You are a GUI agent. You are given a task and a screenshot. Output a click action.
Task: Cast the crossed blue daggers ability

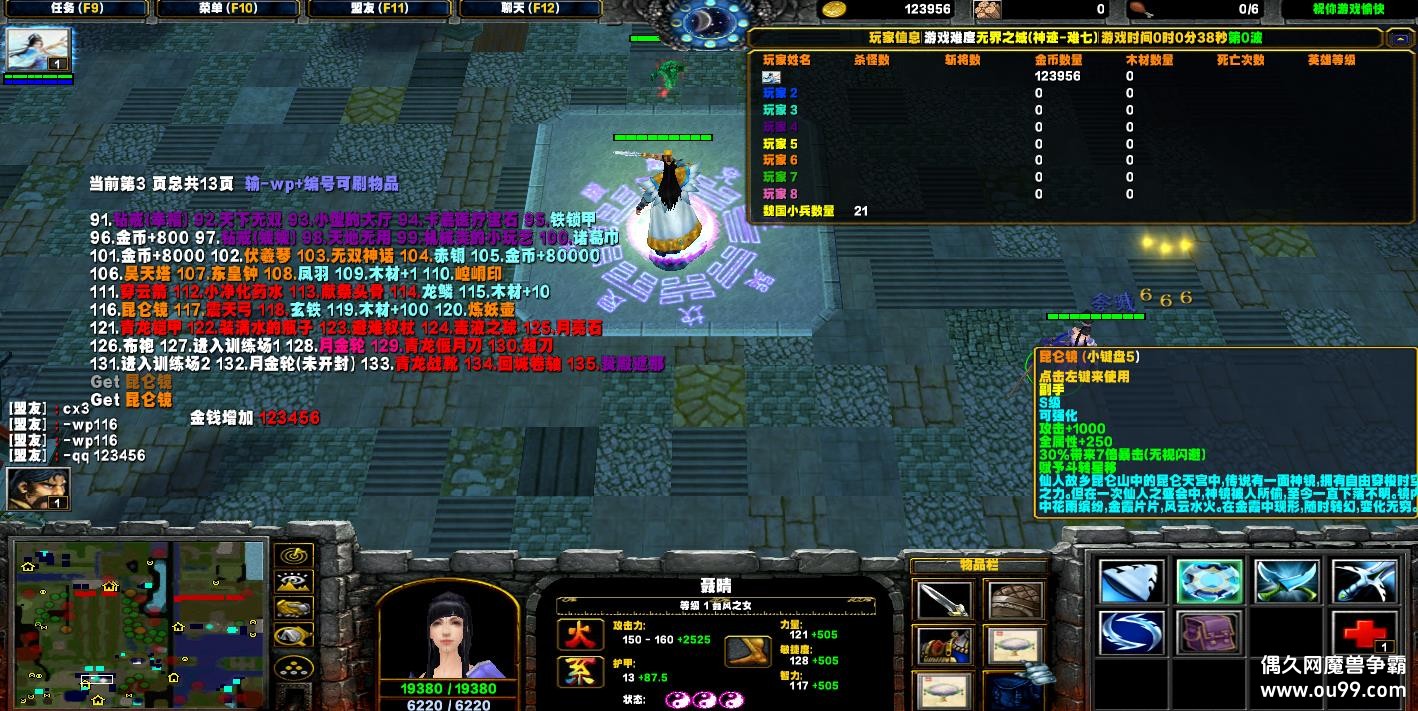click(1287, 582)
